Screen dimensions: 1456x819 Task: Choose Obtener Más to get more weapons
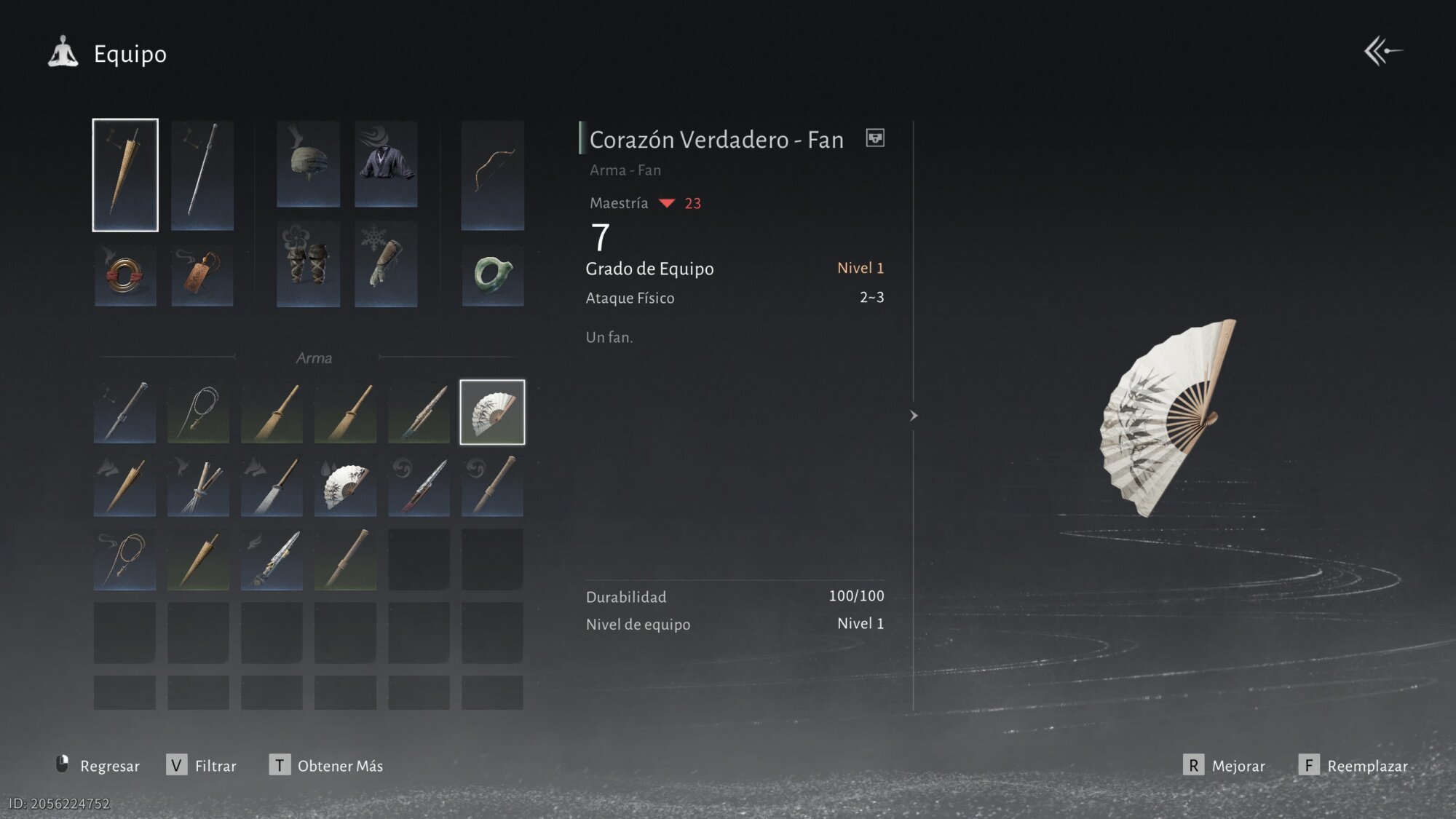(x=326, y=766)
